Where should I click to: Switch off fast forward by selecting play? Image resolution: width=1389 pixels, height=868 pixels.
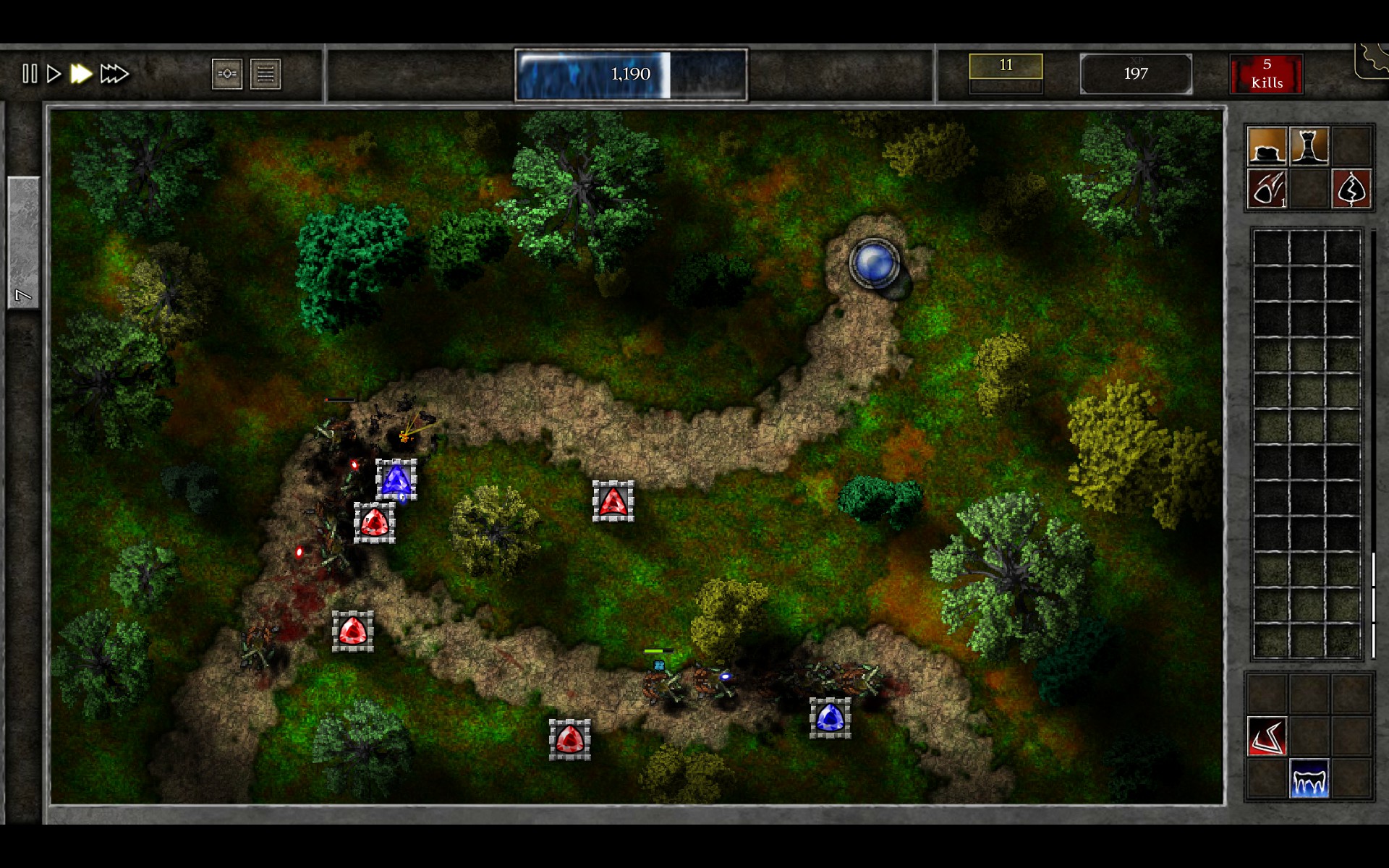54,73
